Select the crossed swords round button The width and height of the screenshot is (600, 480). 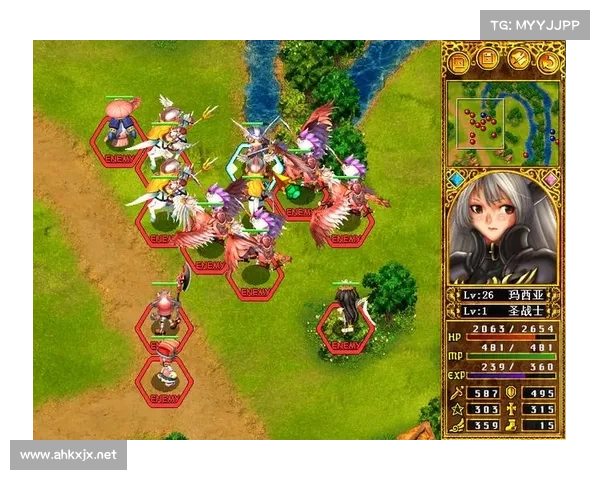click(x=518, y=62)
